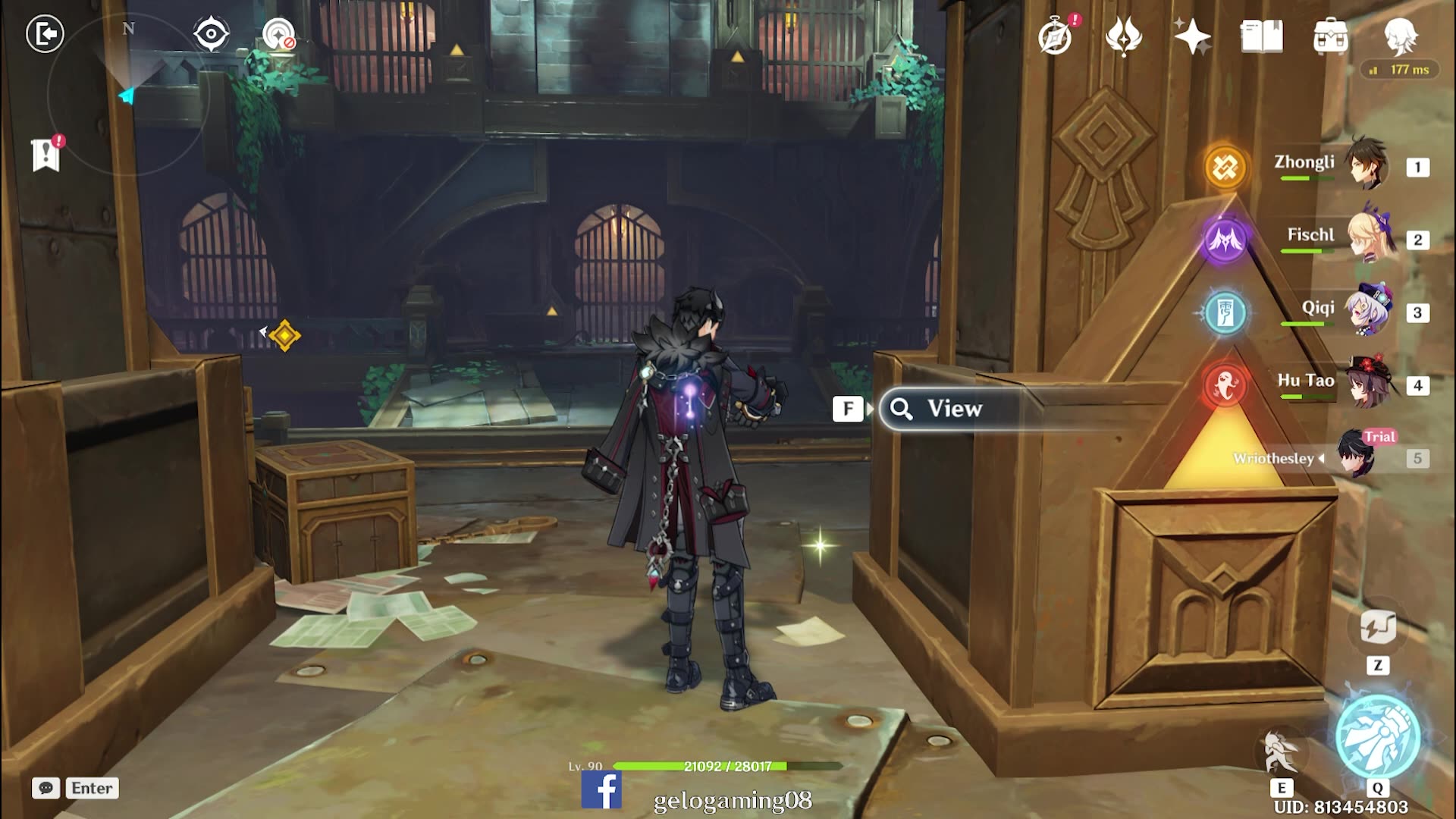
Task: Click the exit/logout icon in the top-left corner
Action: tap(47, 32)
